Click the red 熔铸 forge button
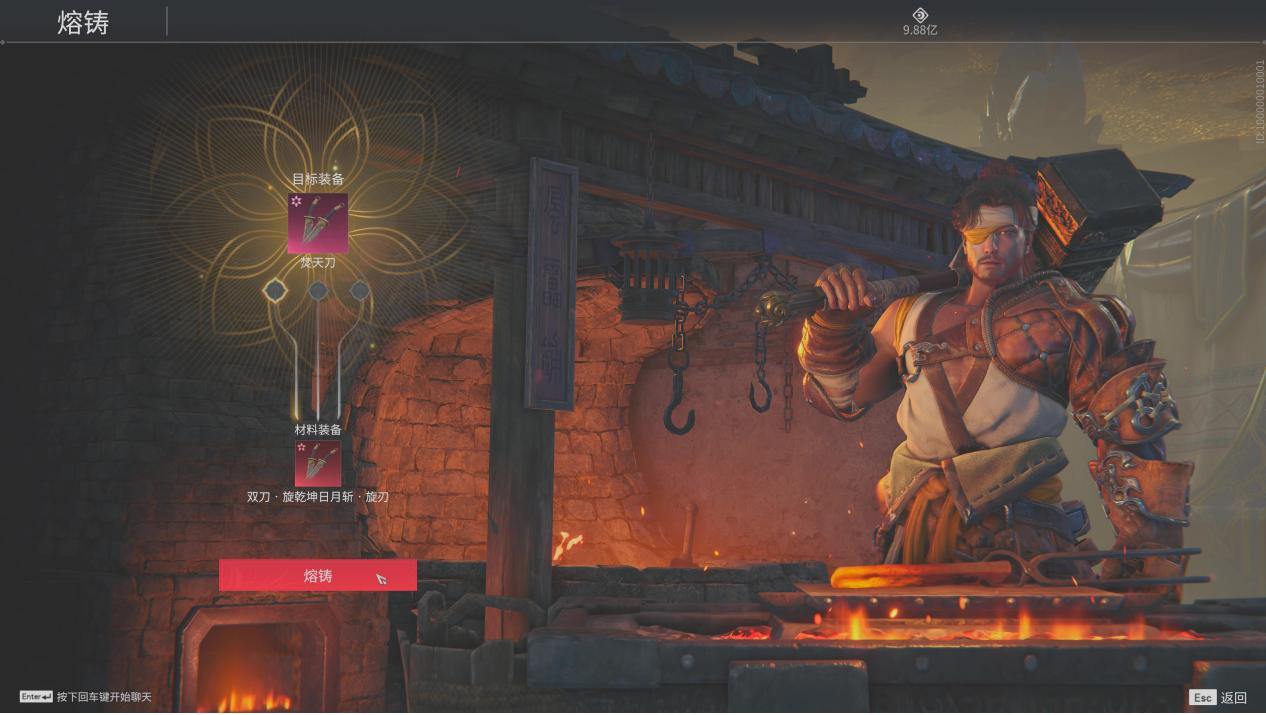1266x715 pixels. pos(317,575)
